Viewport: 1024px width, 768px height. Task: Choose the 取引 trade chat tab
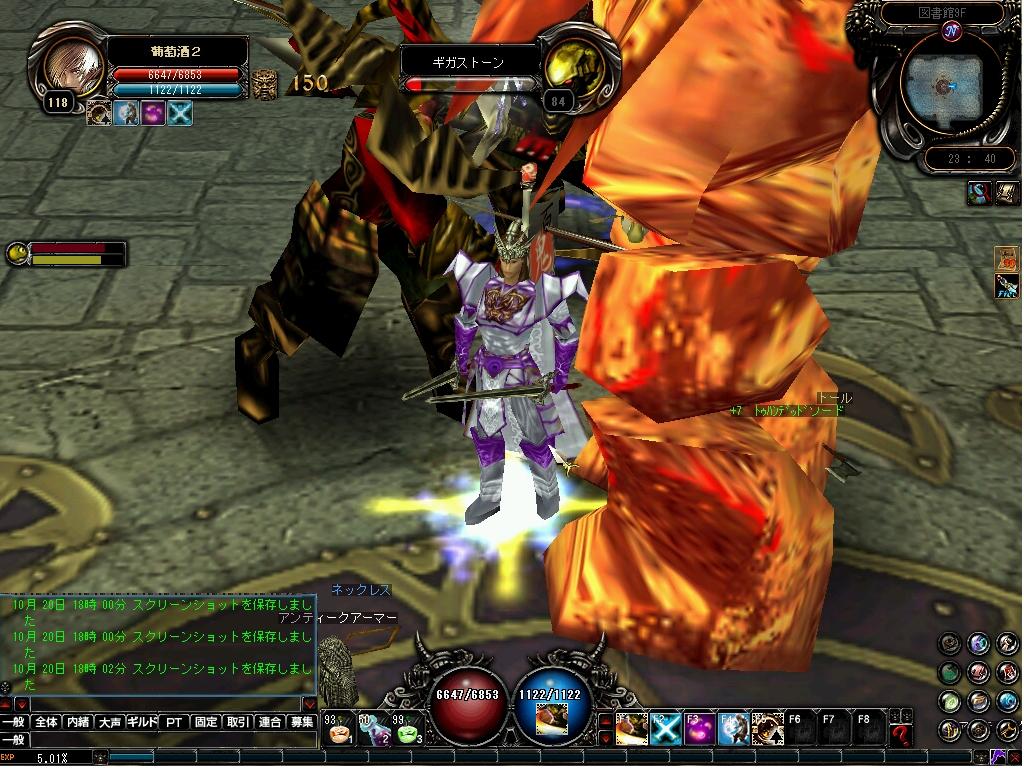[x=238, y=722]
